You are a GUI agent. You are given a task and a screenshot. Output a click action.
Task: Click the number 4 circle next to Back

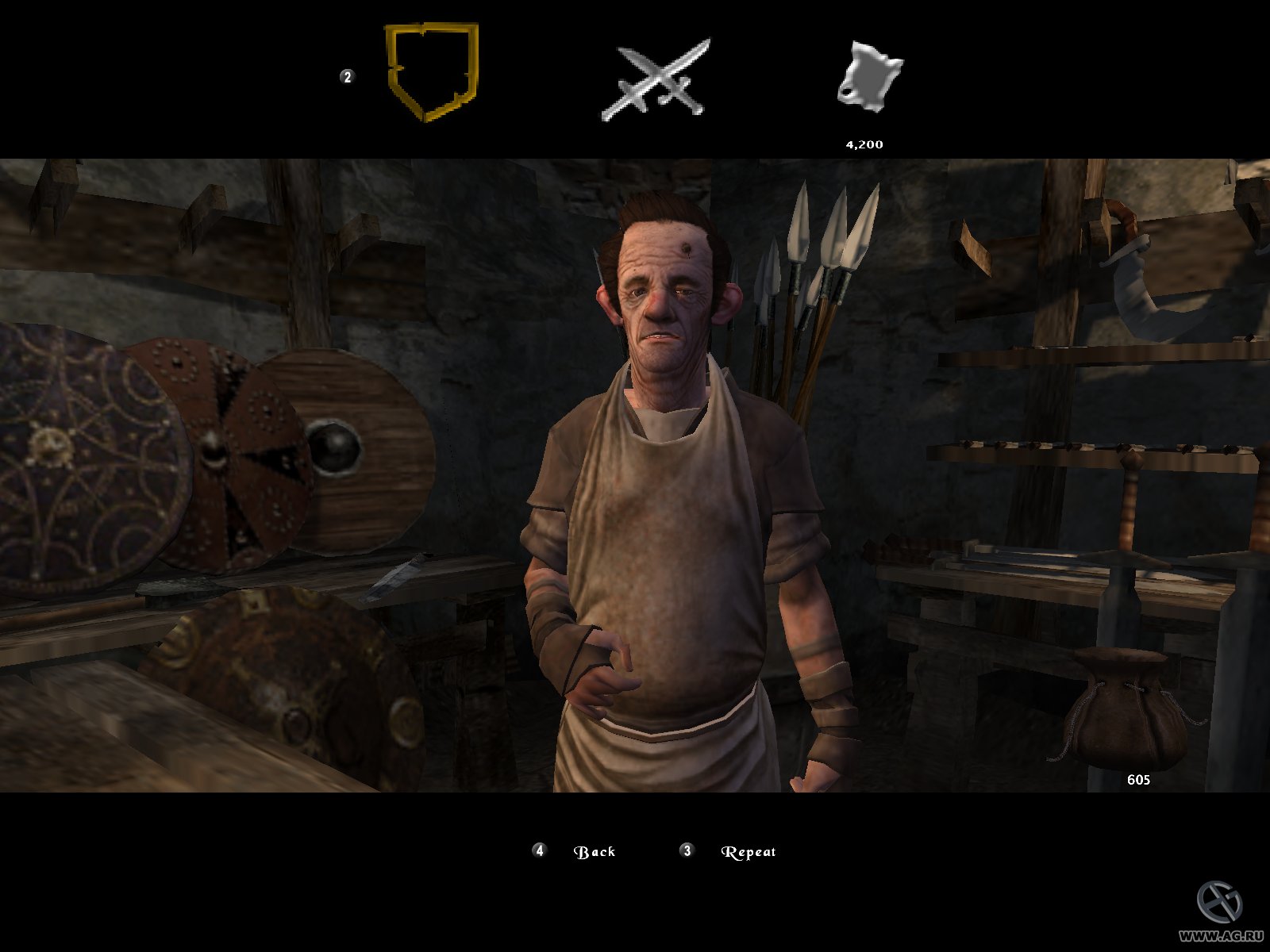tap(540, 850)
